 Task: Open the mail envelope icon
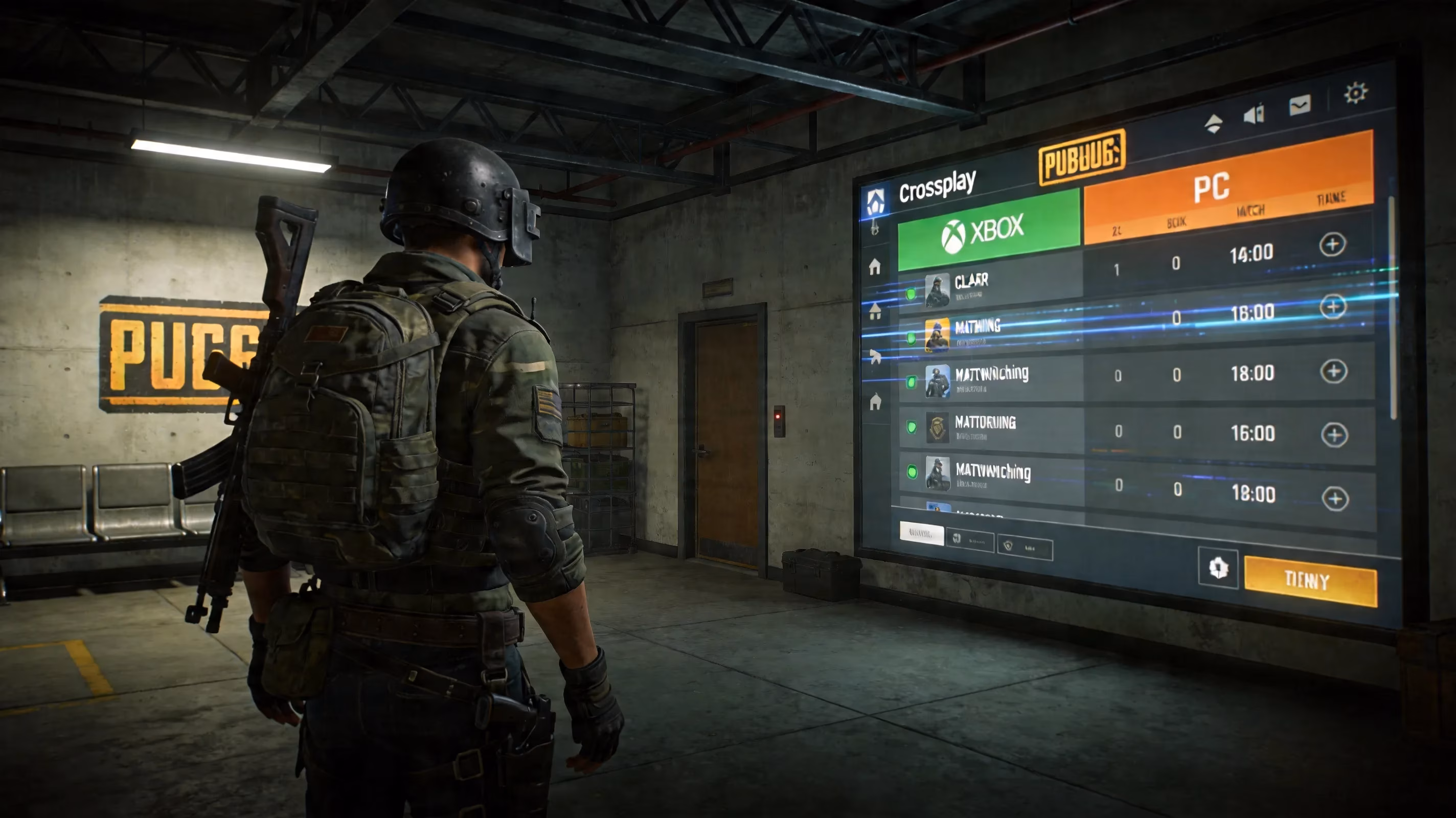[x=1300, y=105]
